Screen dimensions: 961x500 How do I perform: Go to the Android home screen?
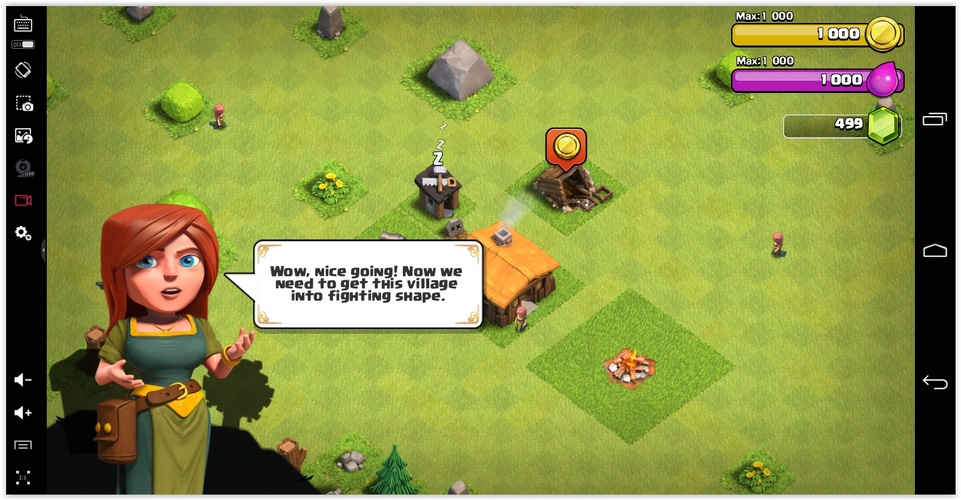[935, 250]
